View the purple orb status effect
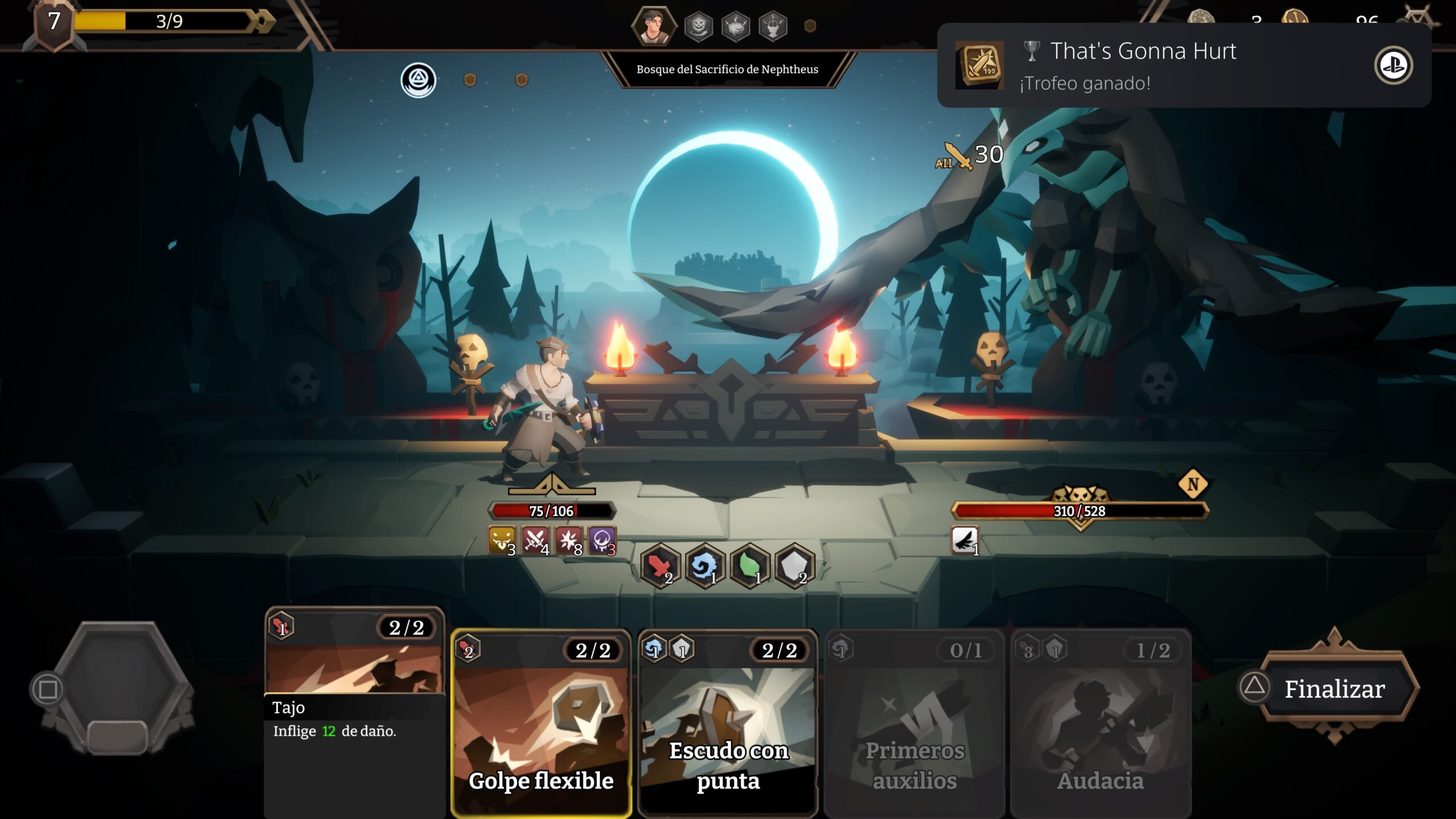 [602, 540]
